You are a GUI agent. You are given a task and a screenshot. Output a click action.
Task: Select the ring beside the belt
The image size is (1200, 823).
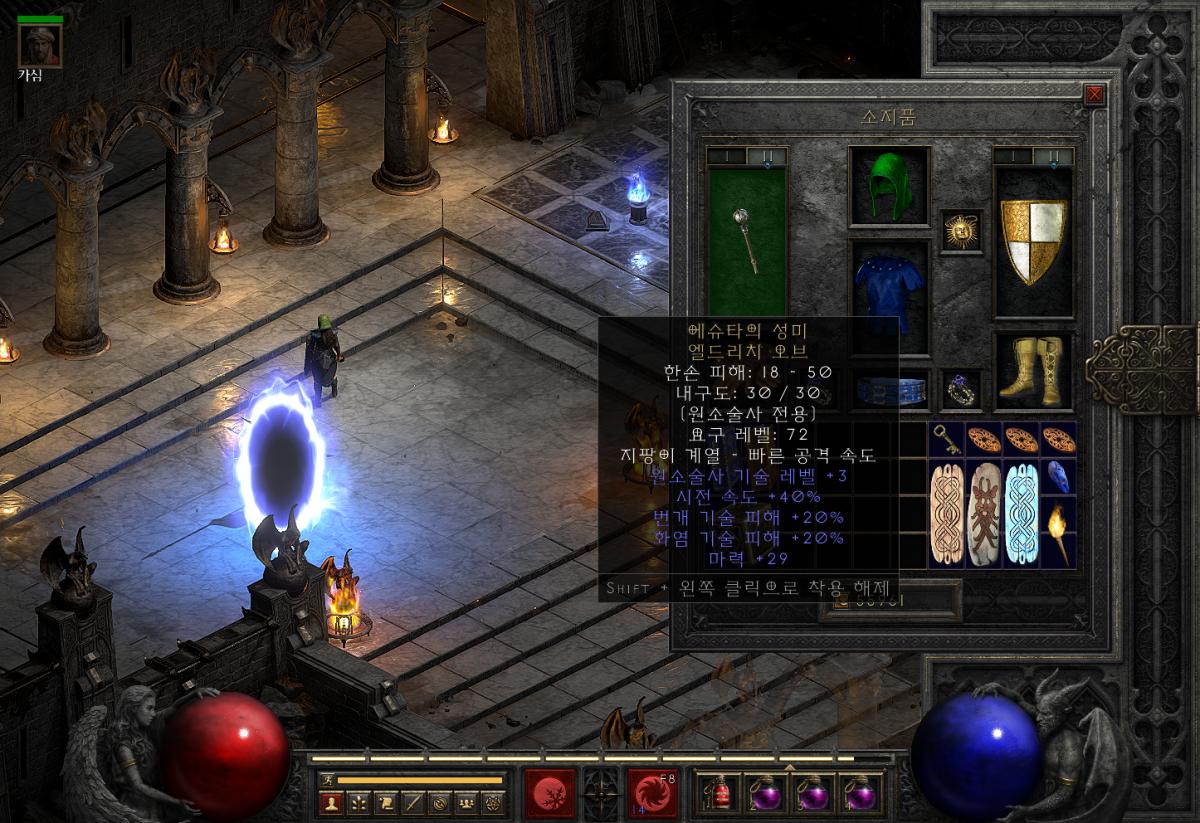tap(961, 386)
